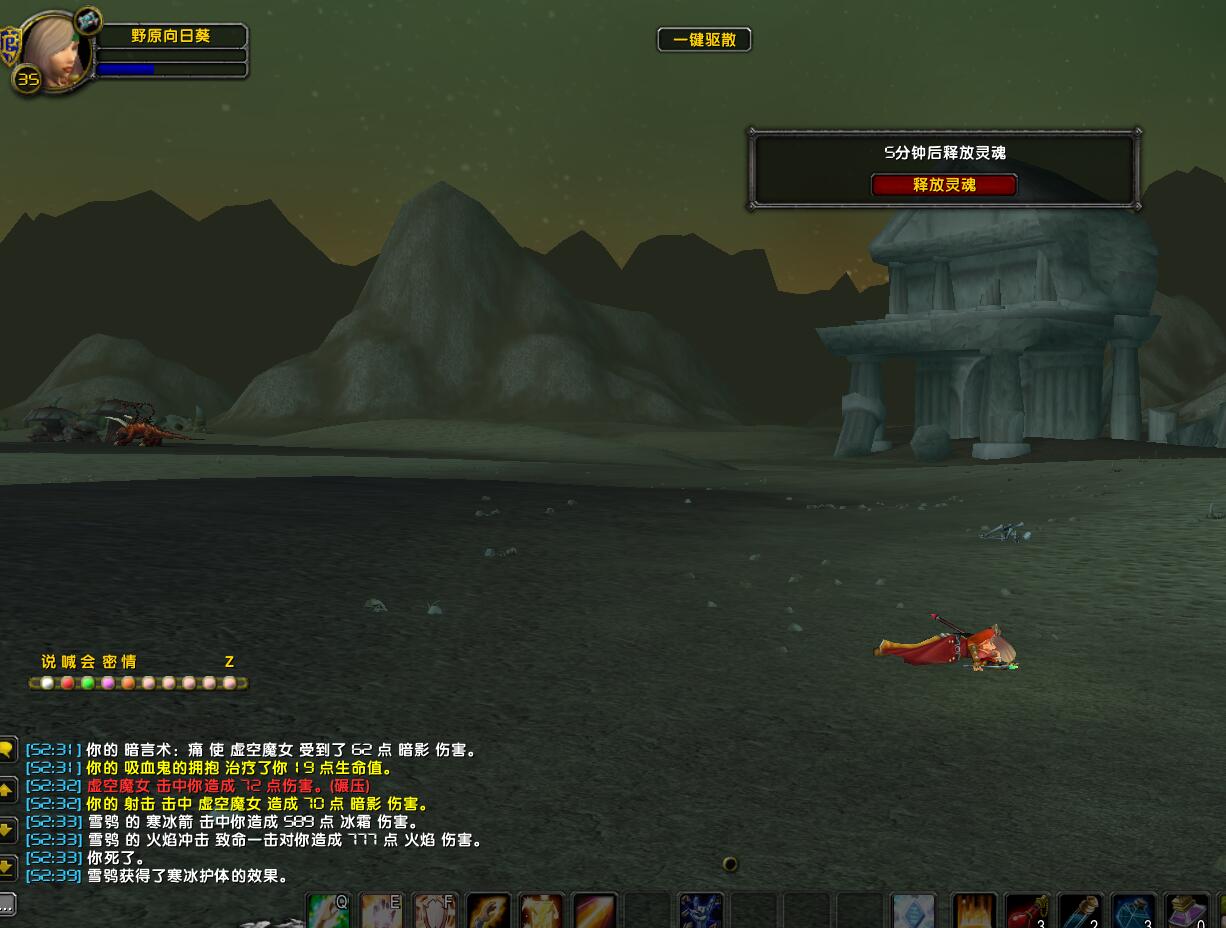1226x928 pixels.
Task: Click the Z label above the chat orbs
Action: (x=229, y=662)
